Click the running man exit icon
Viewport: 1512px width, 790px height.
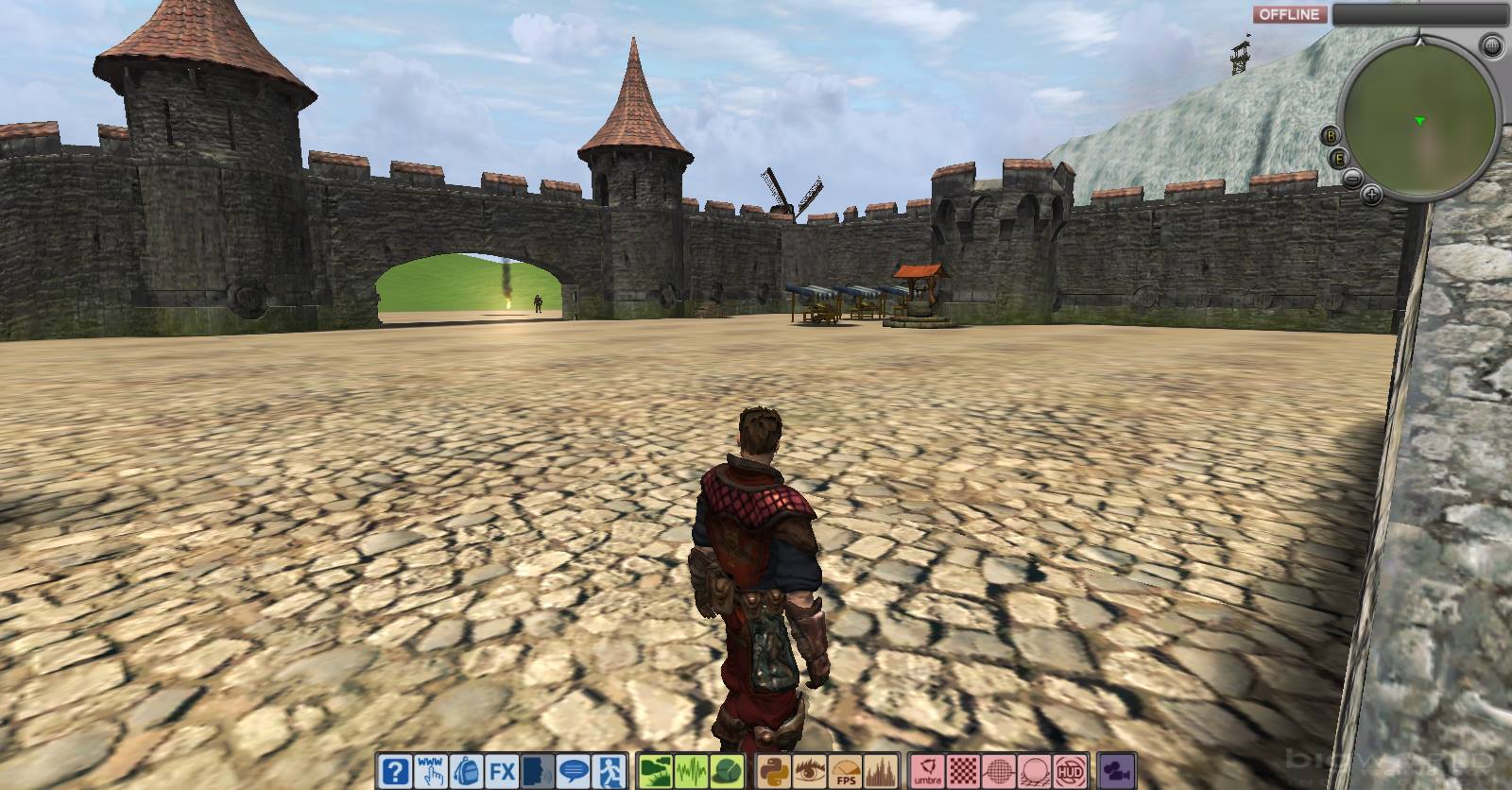click(x=609, y=770)
